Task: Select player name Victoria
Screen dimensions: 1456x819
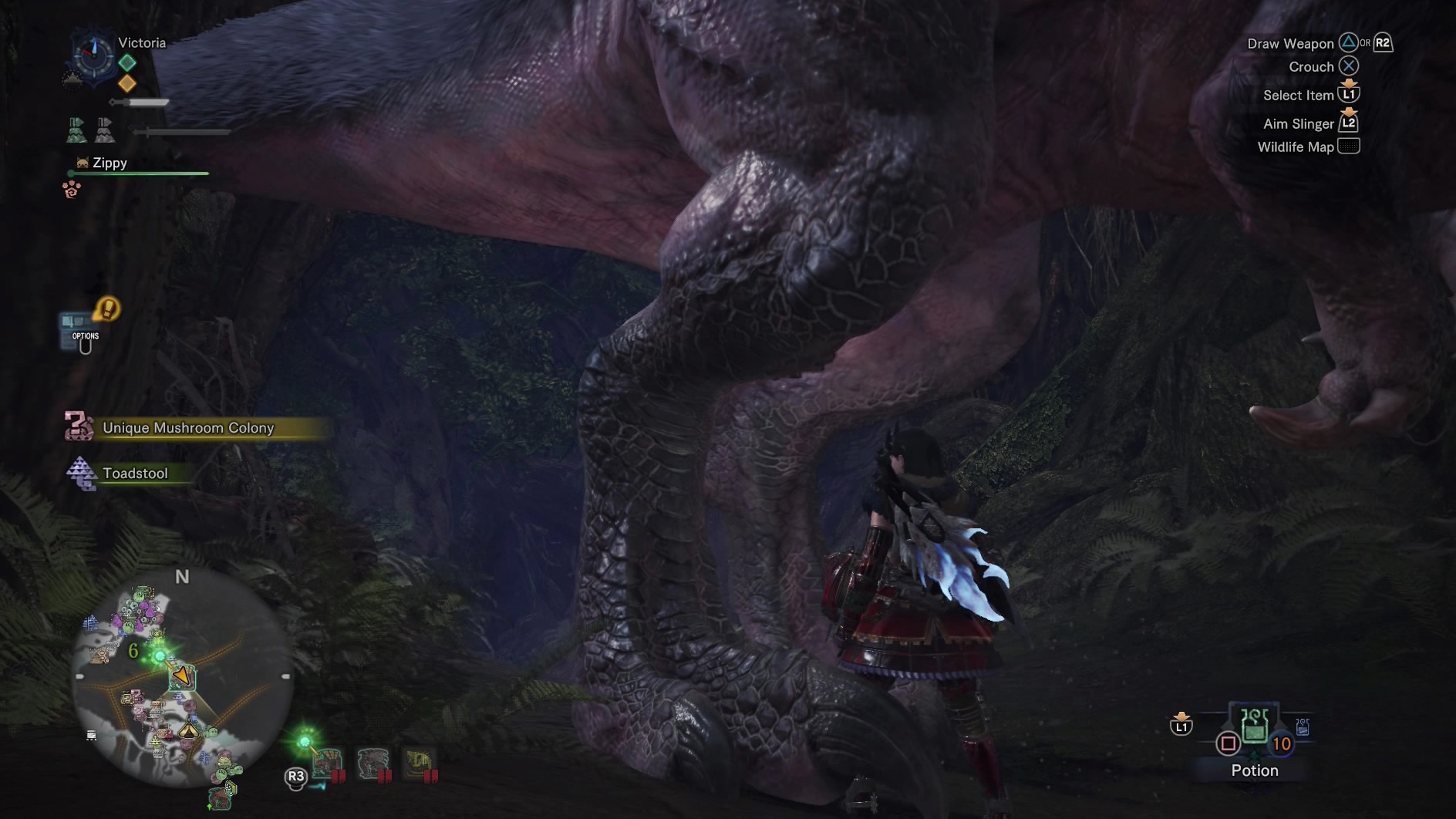Action: click(x=142, y=42)
